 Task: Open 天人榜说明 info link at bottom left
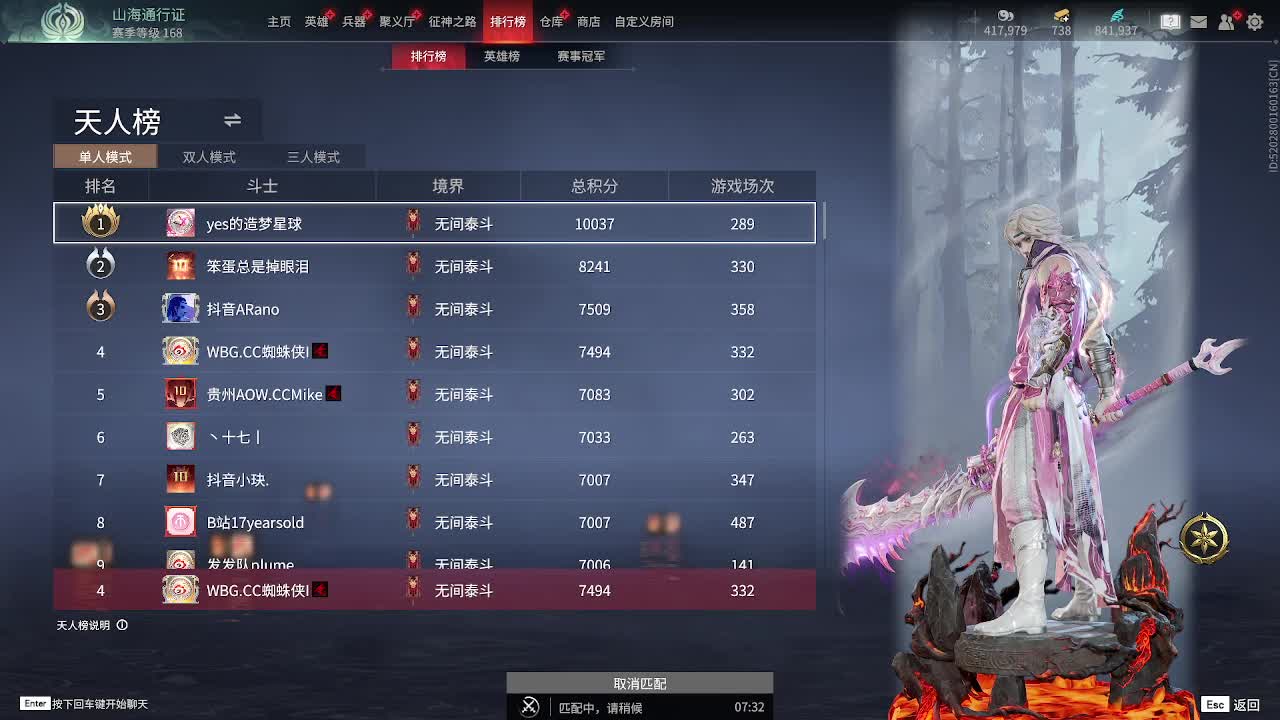pos(84,623)
